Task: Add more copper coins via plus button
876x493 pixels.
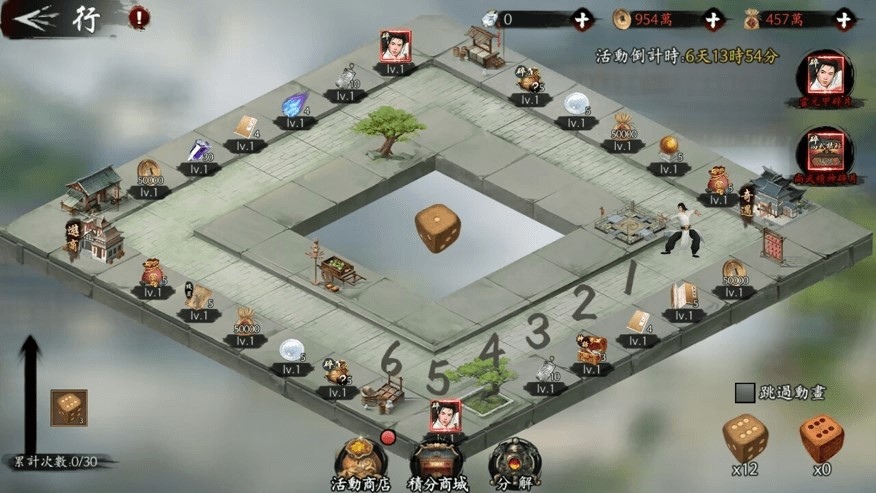Action: tap(712, 19)
